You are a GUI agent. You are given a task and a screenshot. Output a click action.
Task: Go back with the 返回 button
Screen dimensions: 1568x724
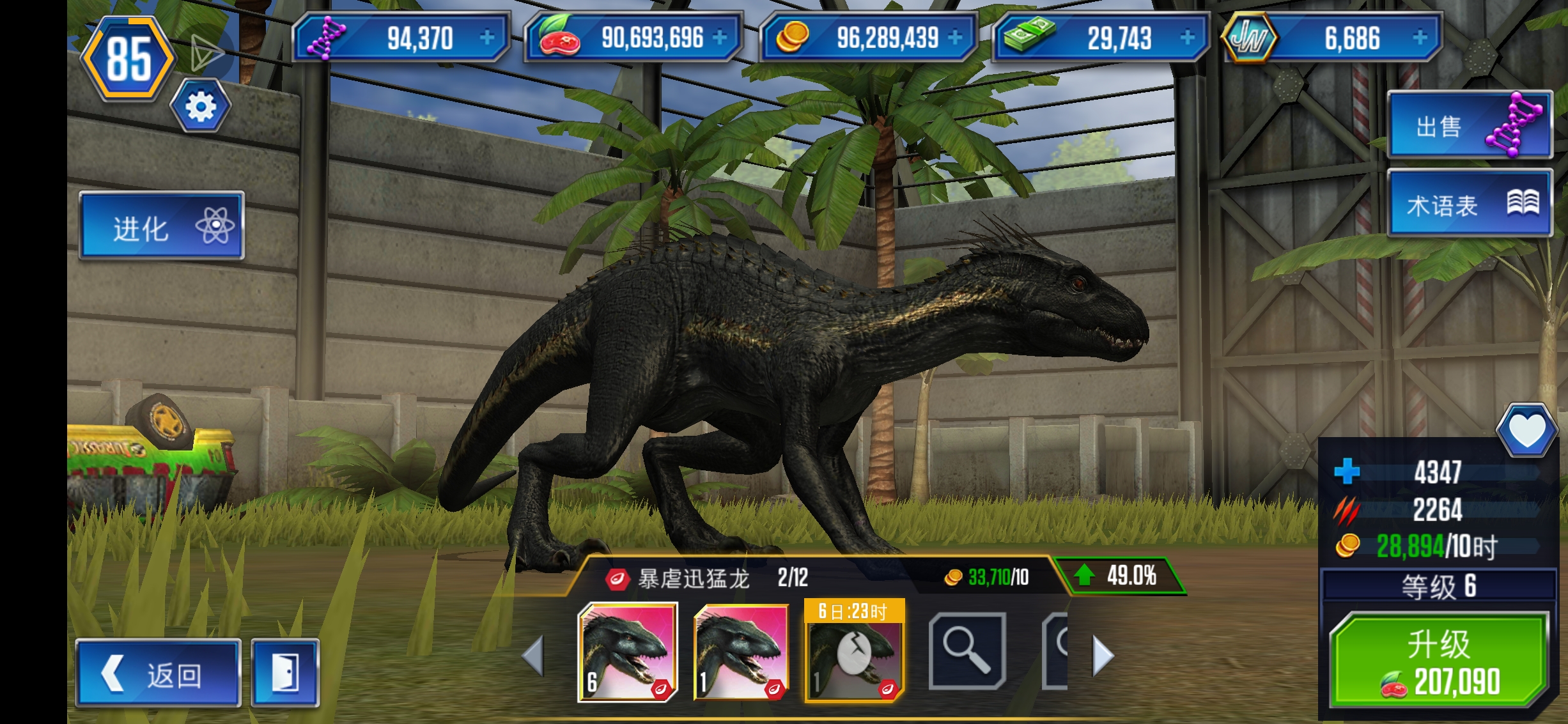tap(158, 674)
